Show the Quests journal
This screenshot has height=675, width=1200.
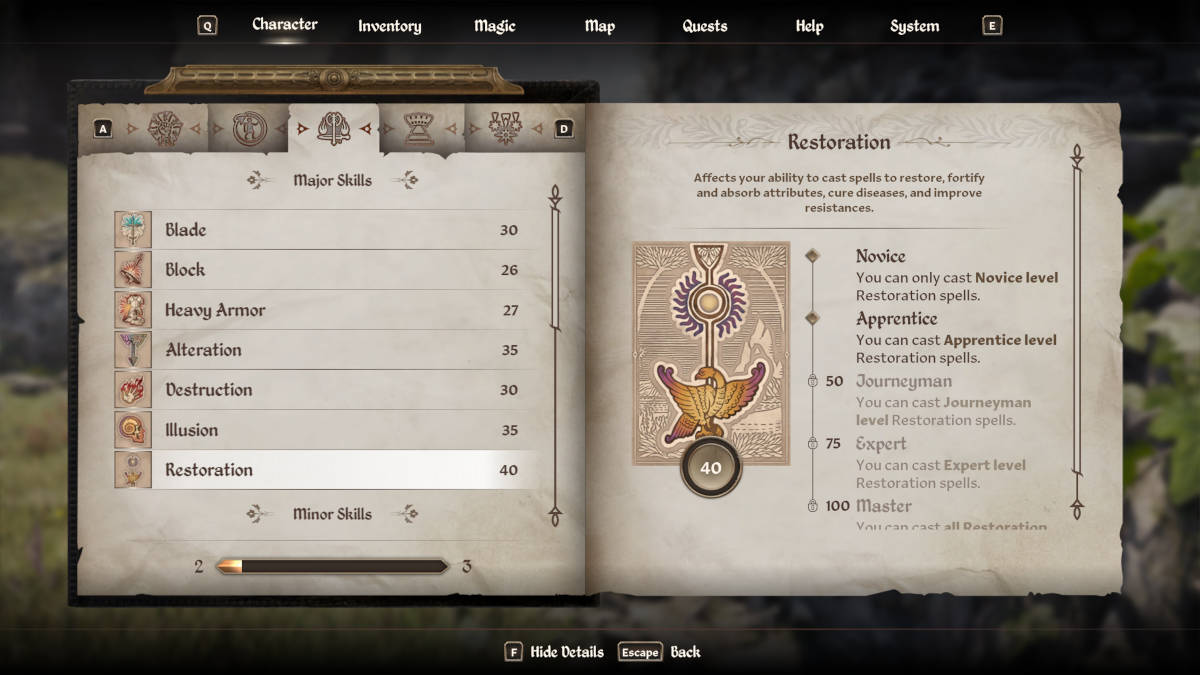click(x=704, y=26)
